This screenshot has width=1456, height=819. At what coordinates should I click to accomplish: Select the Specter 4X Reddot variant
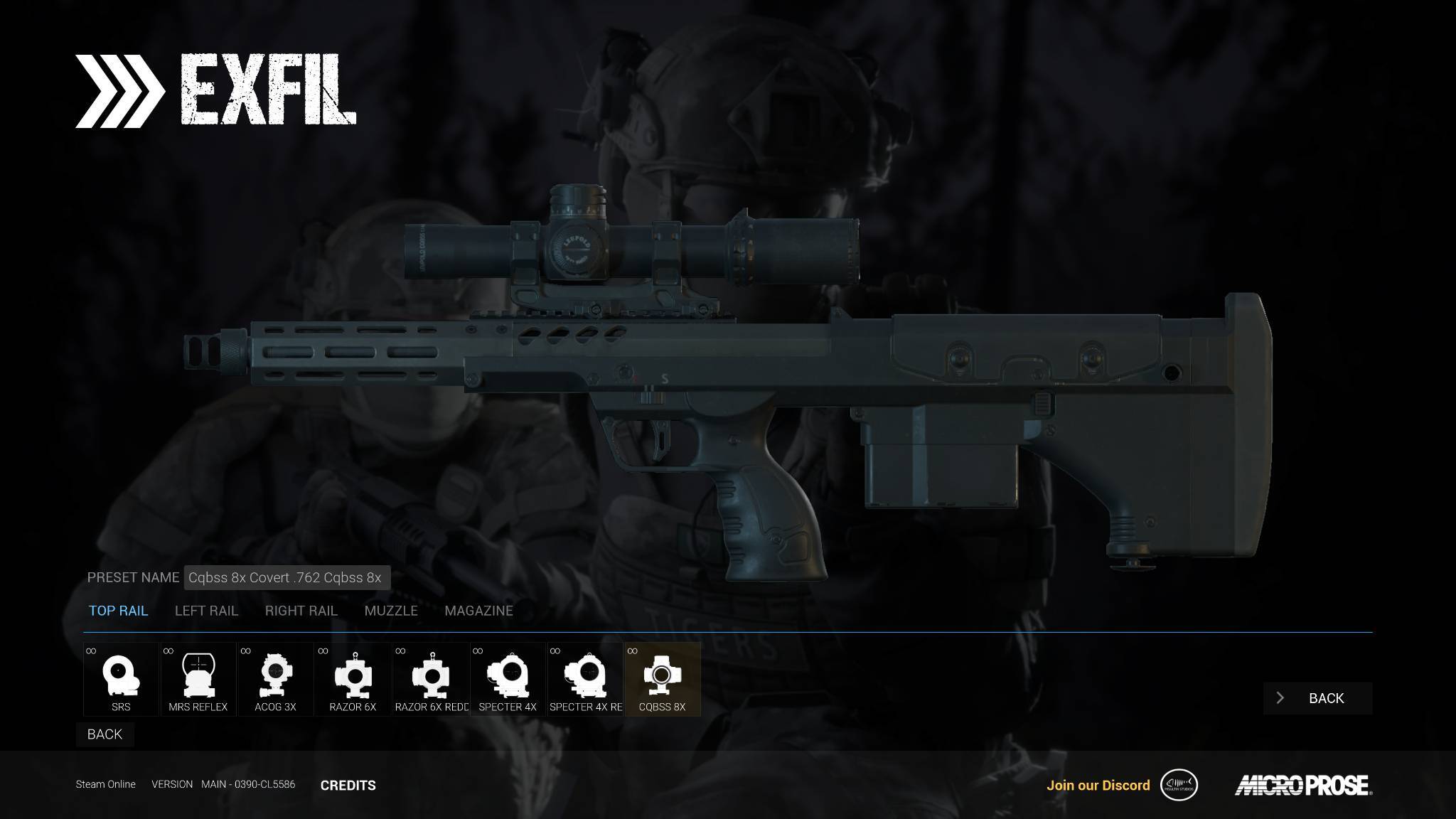point(585,679)
